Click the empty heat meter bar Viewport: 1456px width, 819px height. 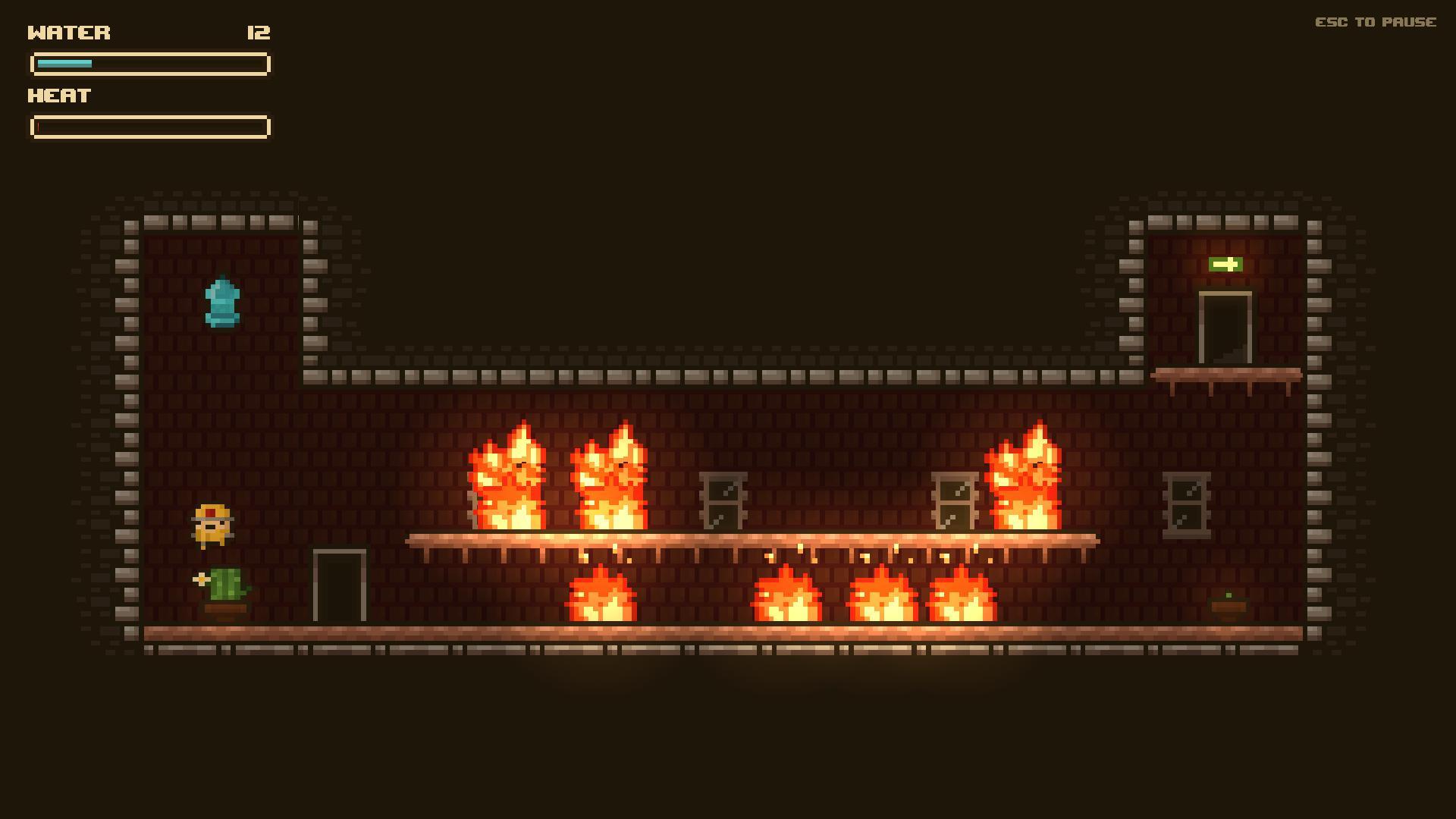coord(149,126)
